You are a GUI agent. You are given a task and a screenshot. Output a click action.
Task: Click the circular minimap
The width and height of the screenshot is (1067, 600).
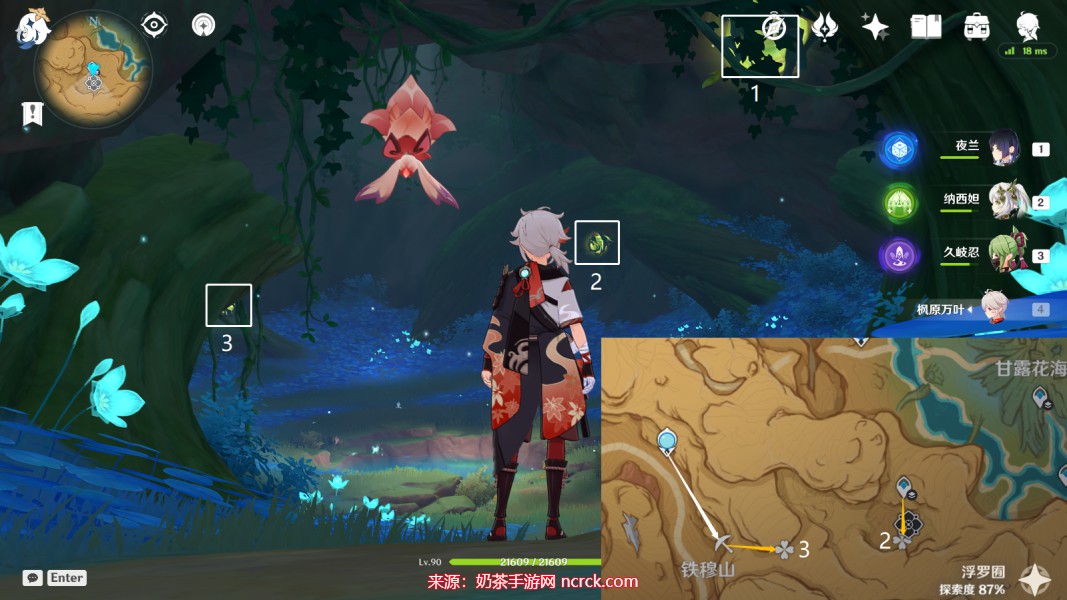[x=93, y=70]
